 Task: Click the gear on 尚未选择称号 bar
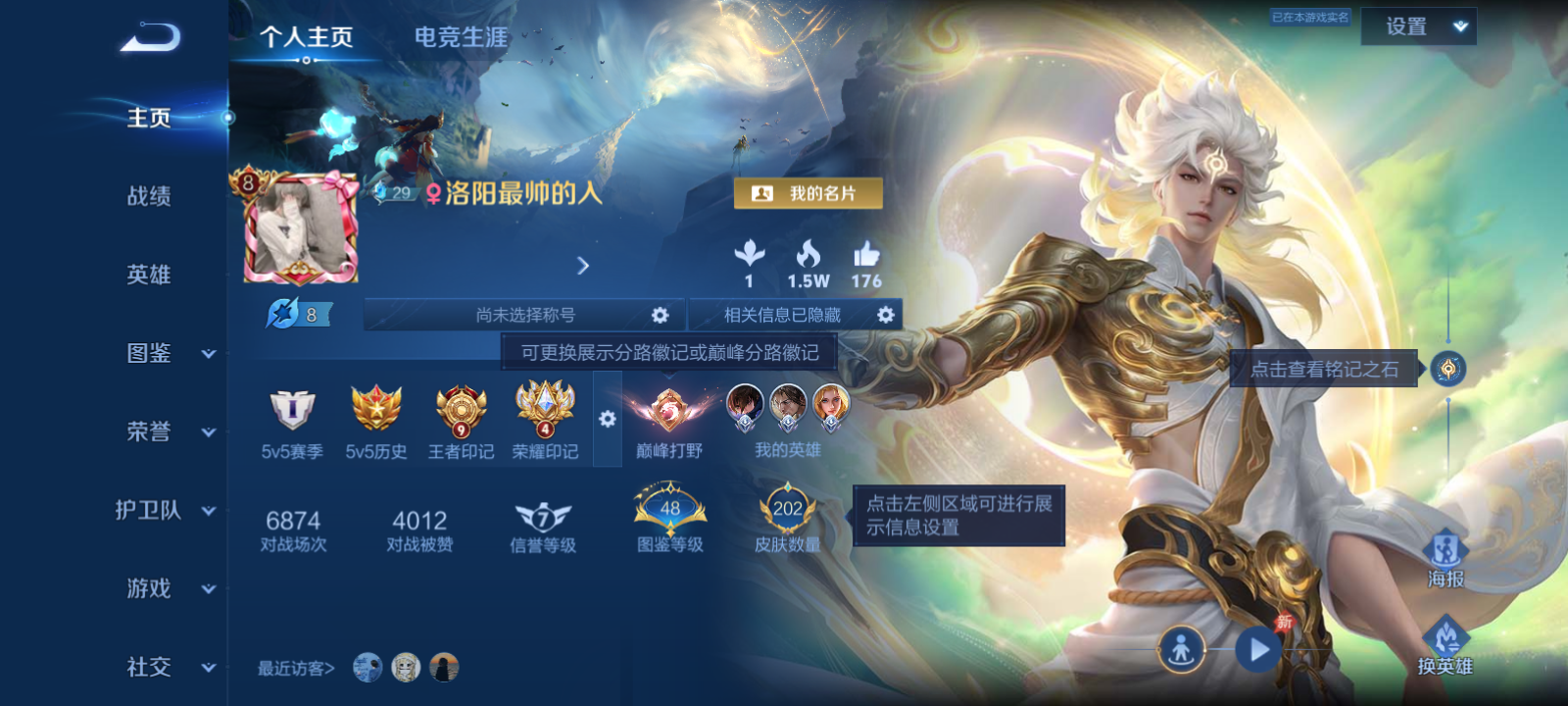click(661, 315)
